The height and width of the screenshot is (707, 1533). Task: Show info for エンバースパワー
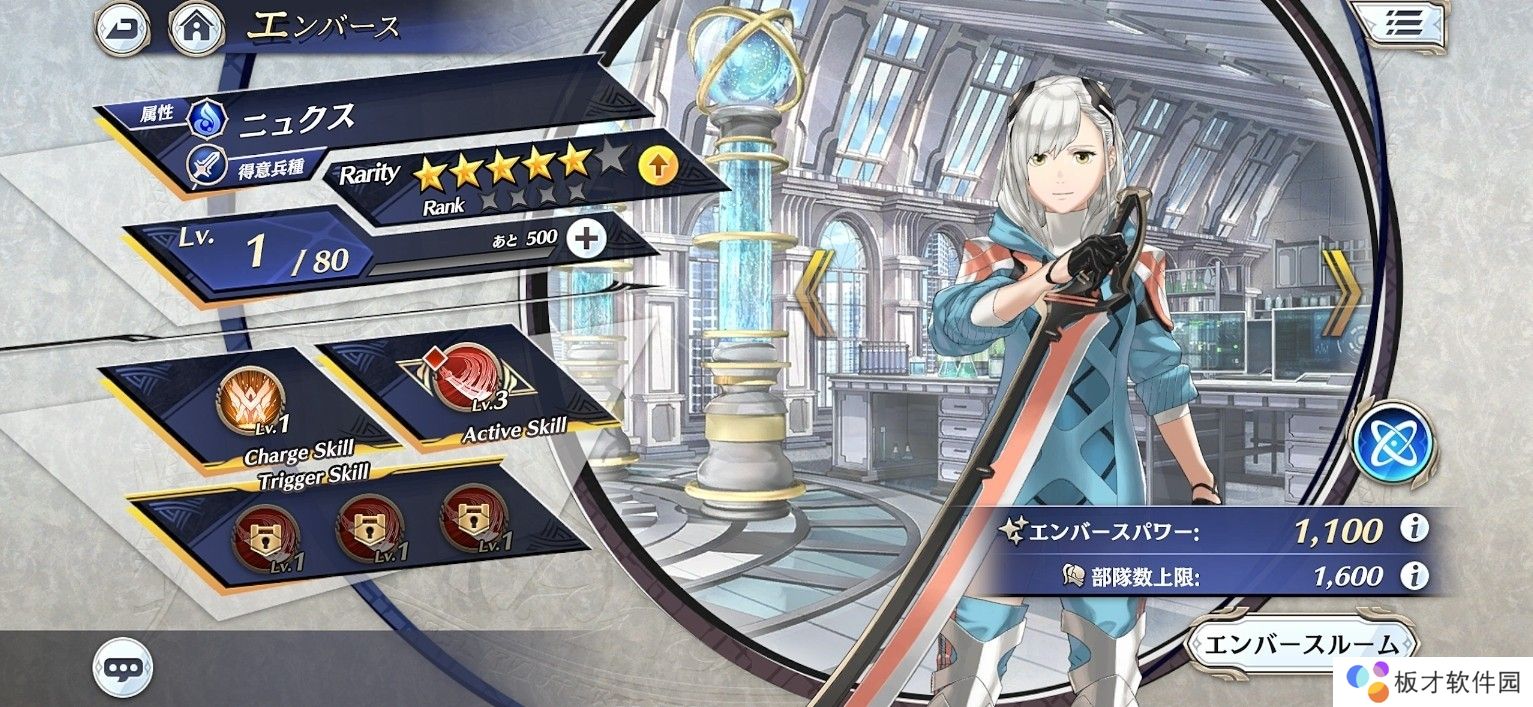pyautogui.click(x=1414, y=529)
